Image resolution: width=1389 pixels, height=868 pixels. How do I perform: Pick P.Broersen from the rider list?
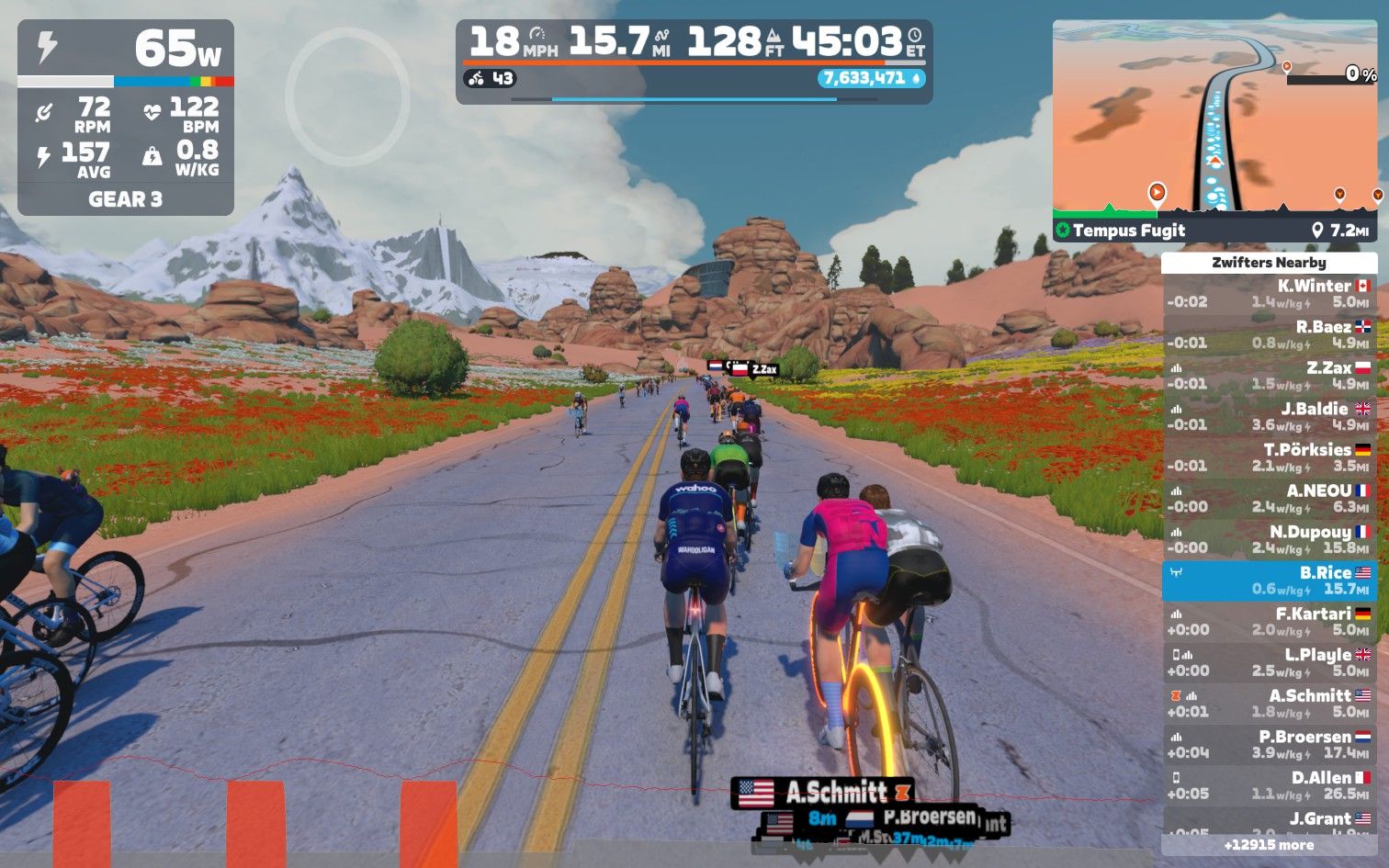click(1269, 745)
